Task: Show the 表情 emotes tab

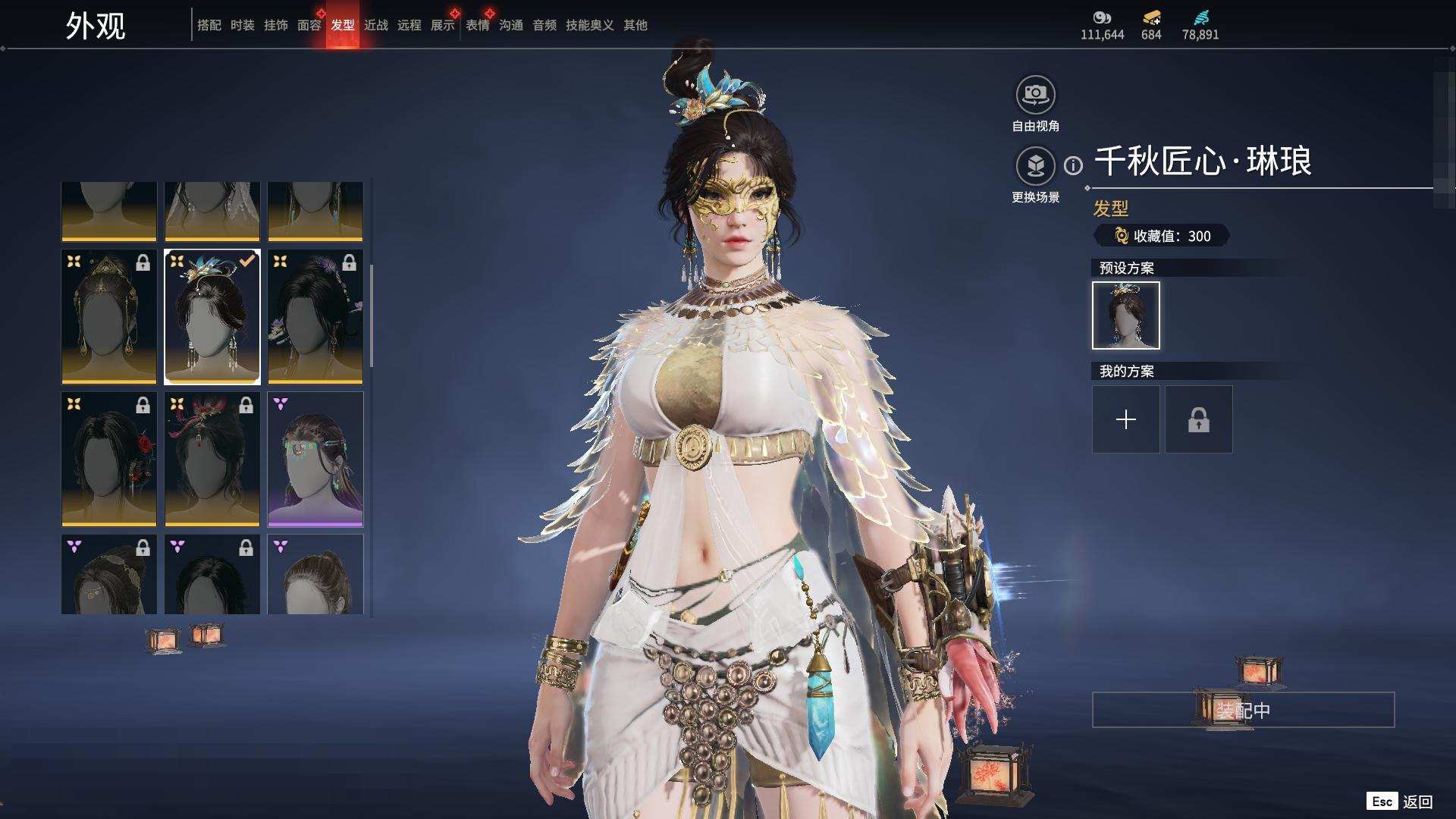Action: click(477, 25)
